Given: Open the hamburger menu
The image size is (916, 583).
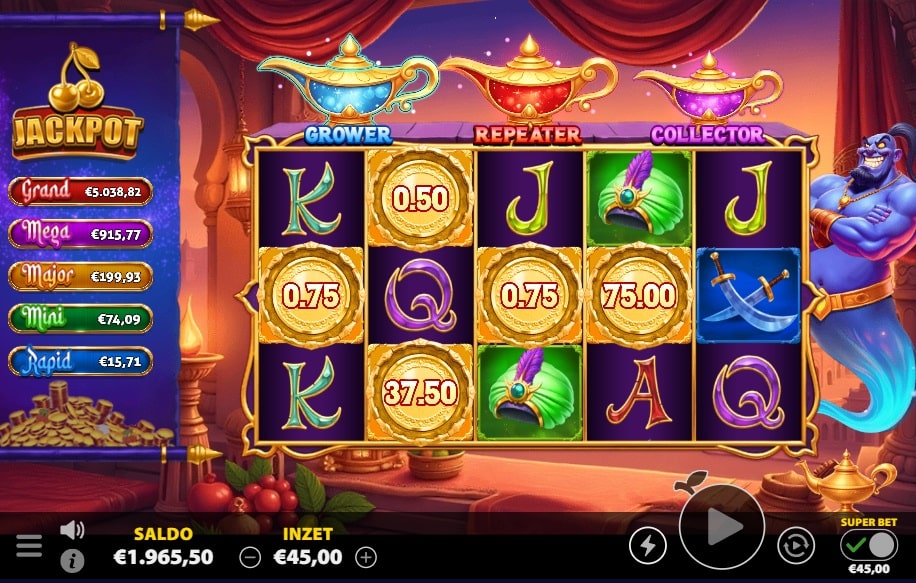Looking at the screenshot, I should (x=29, y=546).
